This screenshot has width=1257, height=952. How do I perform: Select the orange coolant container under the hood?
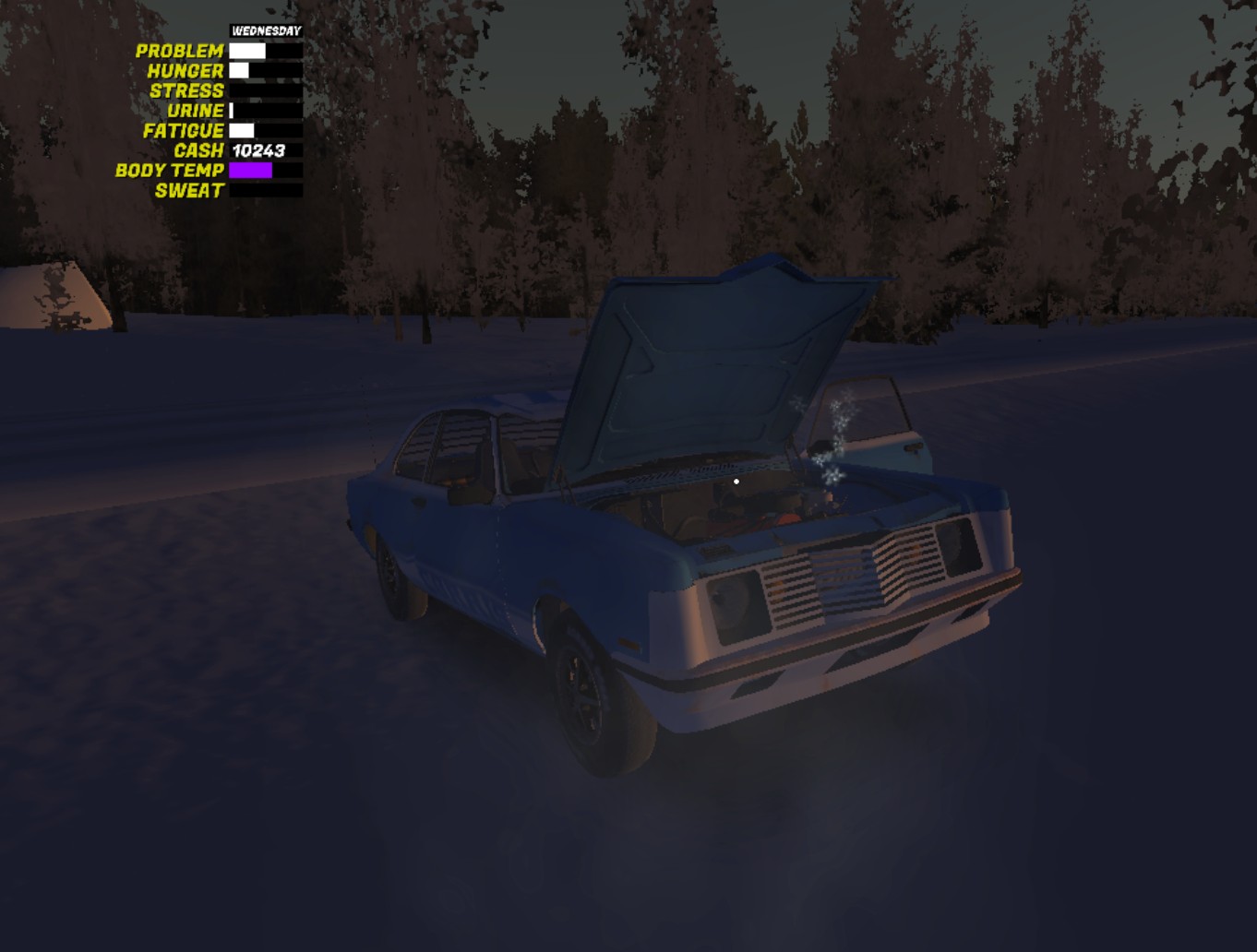[784, 519]
